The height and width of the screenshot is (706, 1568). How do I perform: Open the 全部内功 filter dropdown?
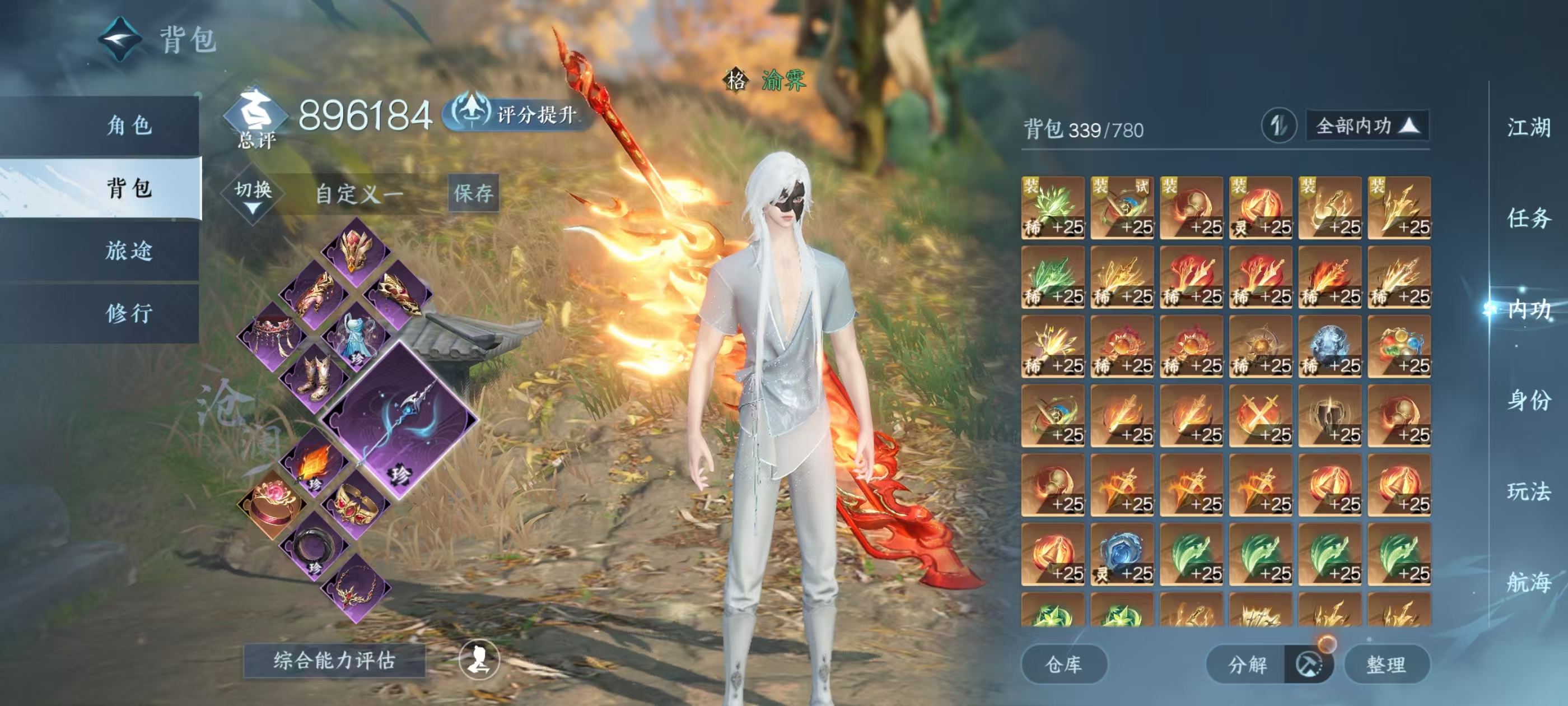[x=1366, y=126]
